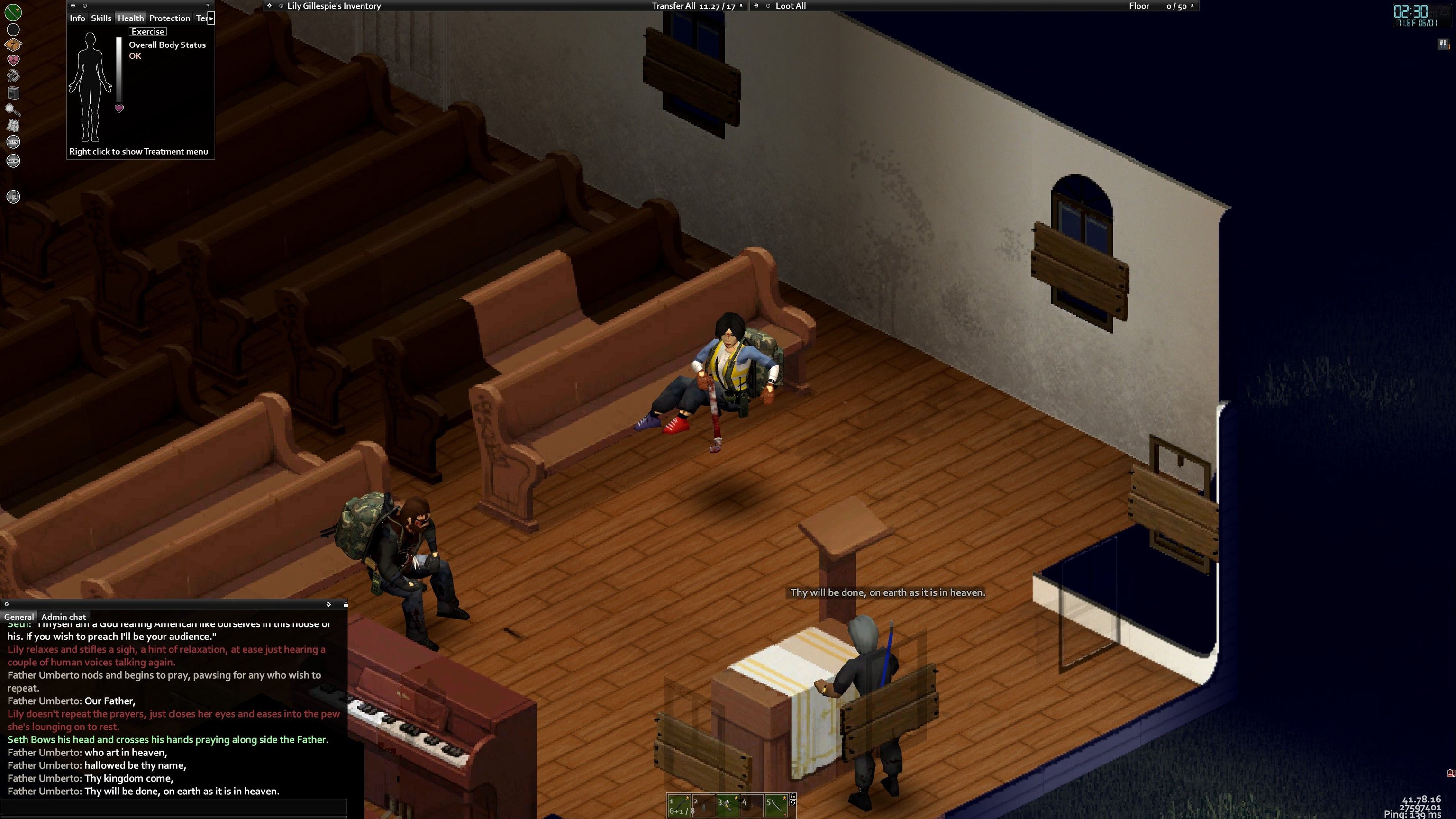Open chat settings gear

pos(328,604)
